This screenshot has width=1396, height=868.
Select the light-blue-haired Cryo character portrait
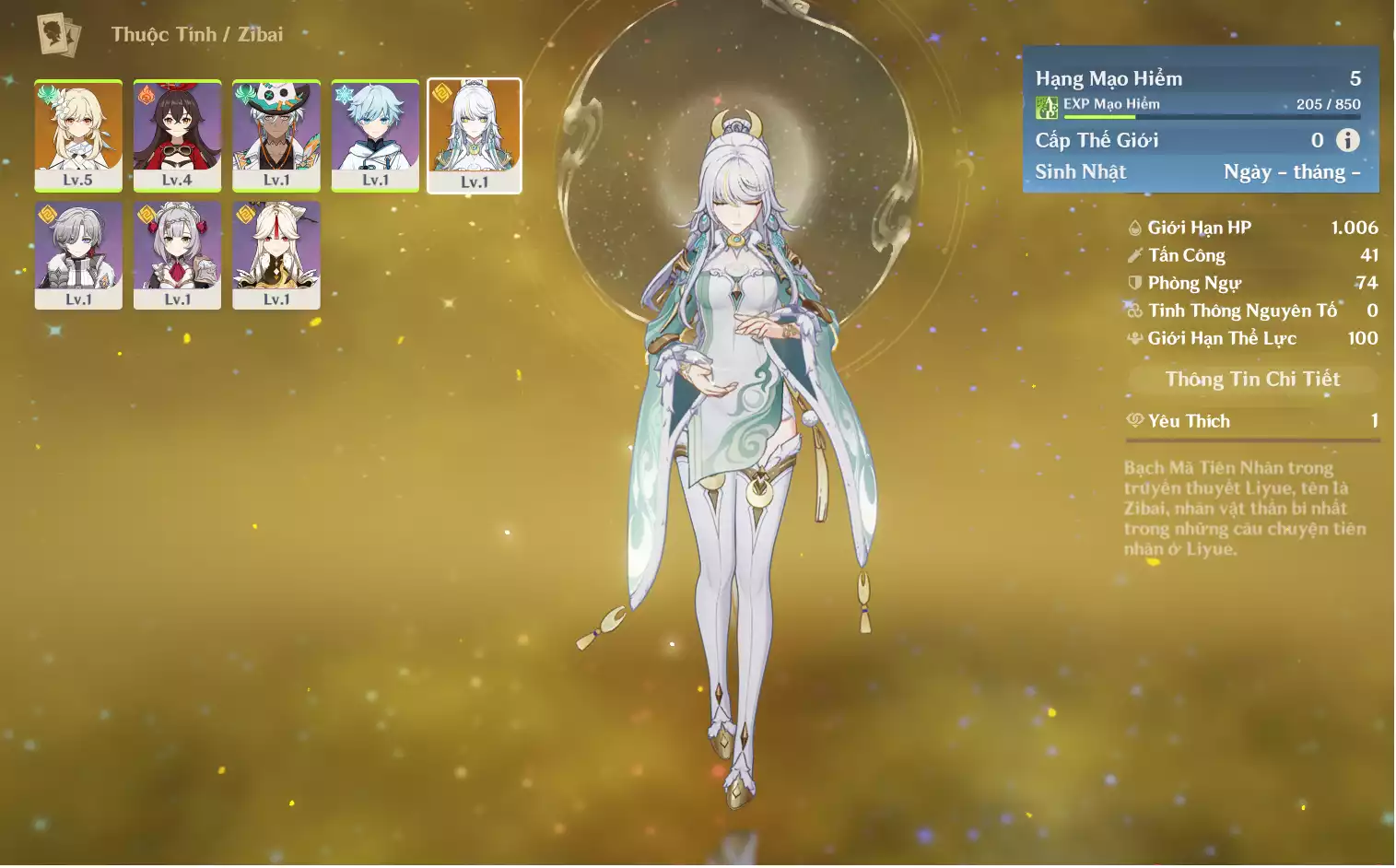click(x=375, y=135)
